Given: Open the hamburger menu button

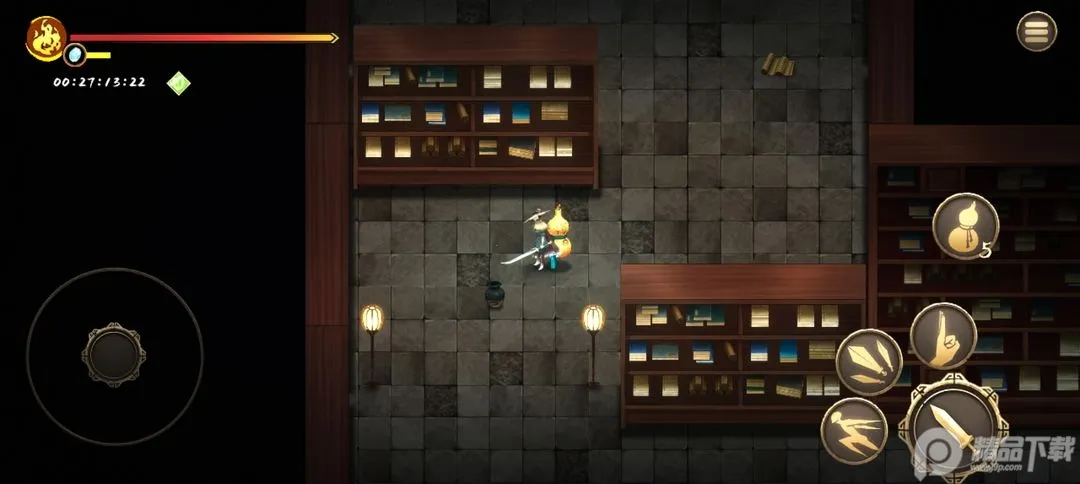Looking at the screenshot, I should click(1036, 31).
